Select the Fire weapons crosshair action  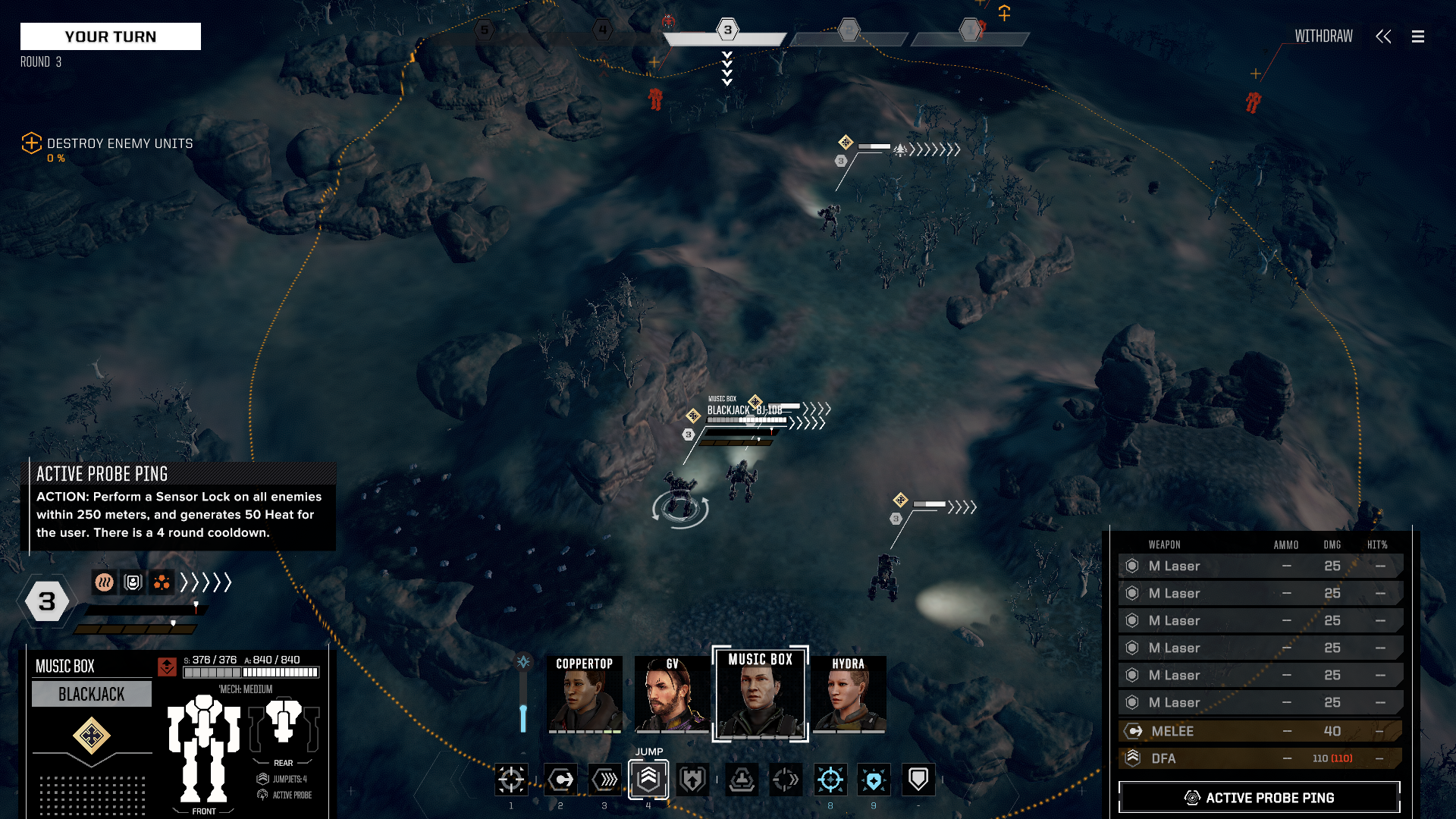click(511, 779)
